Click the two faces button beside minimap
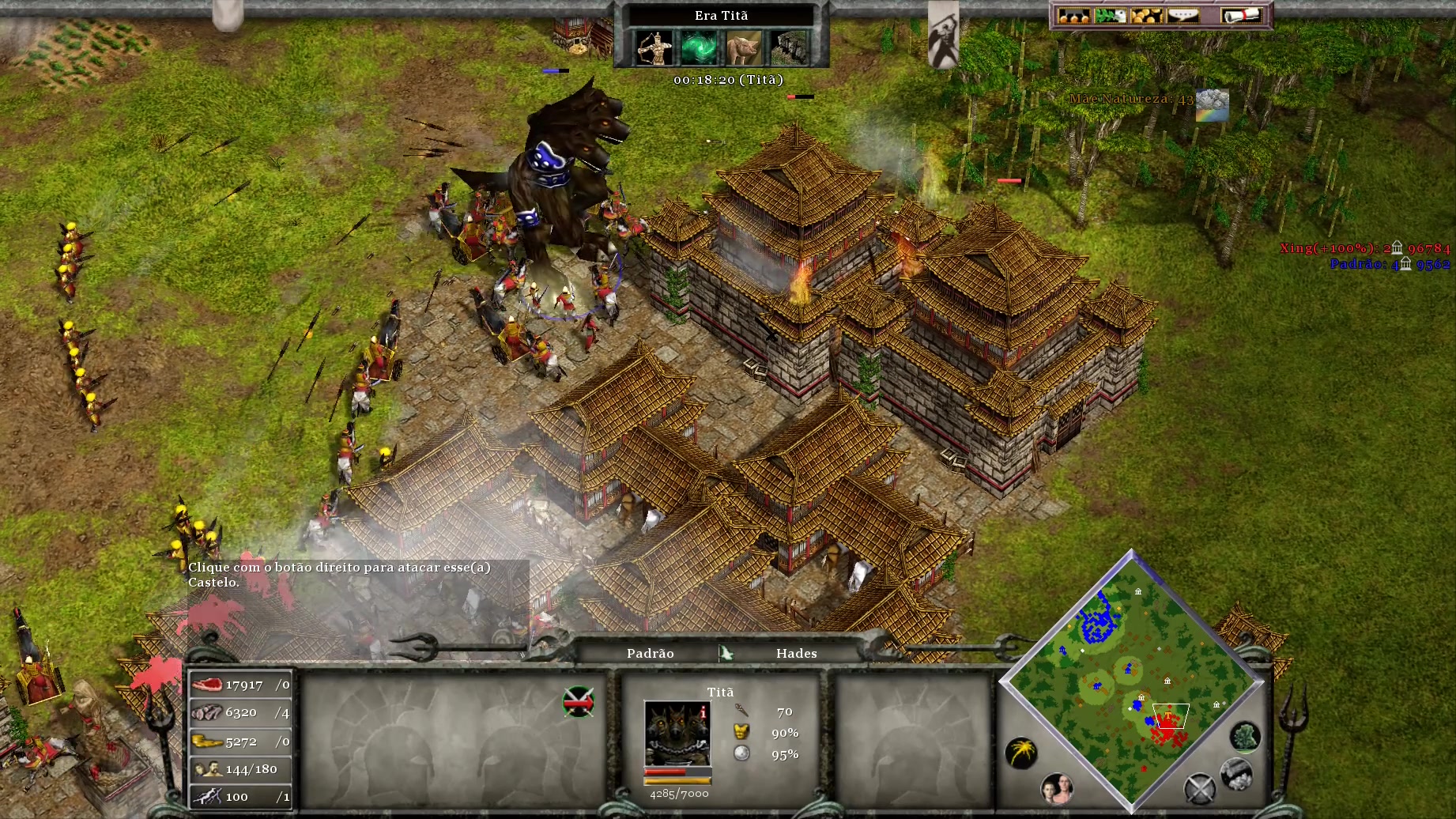 pos(1057,787)
